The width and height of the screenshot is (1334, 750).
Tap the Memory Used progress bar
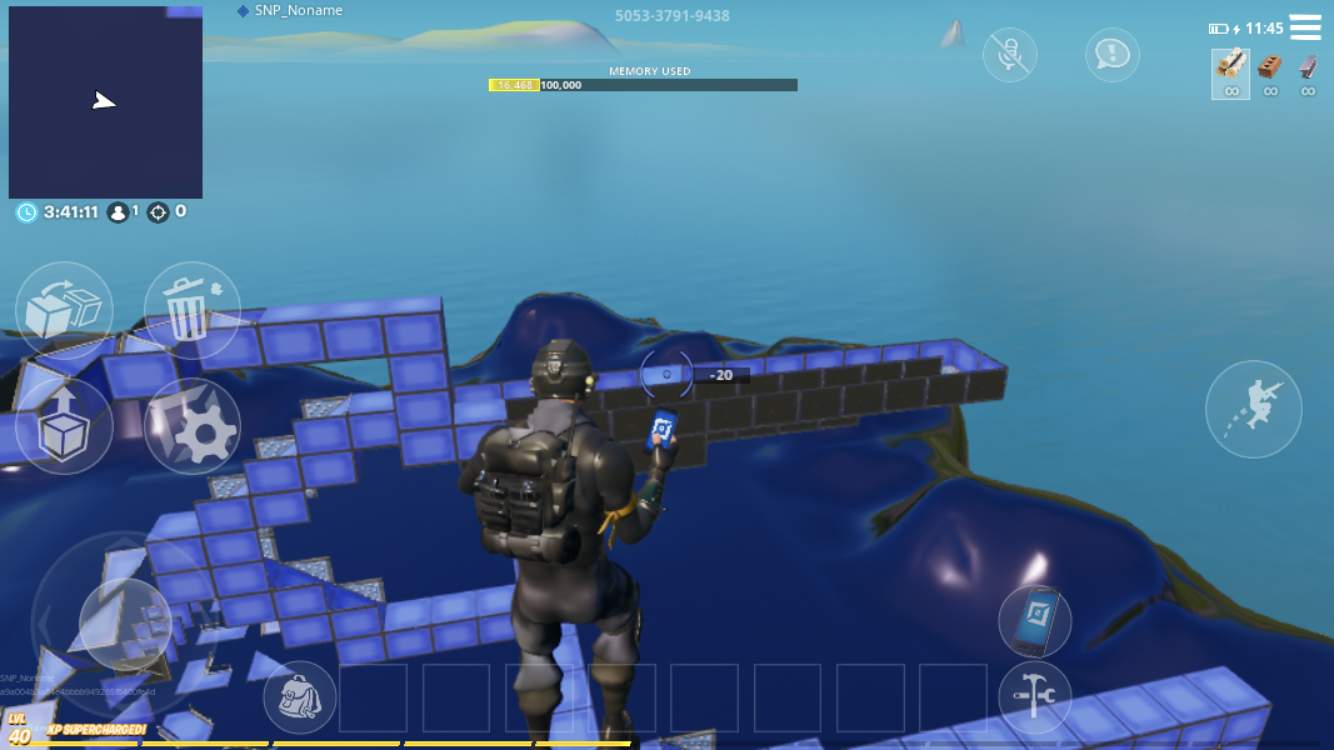pos(643,85)
